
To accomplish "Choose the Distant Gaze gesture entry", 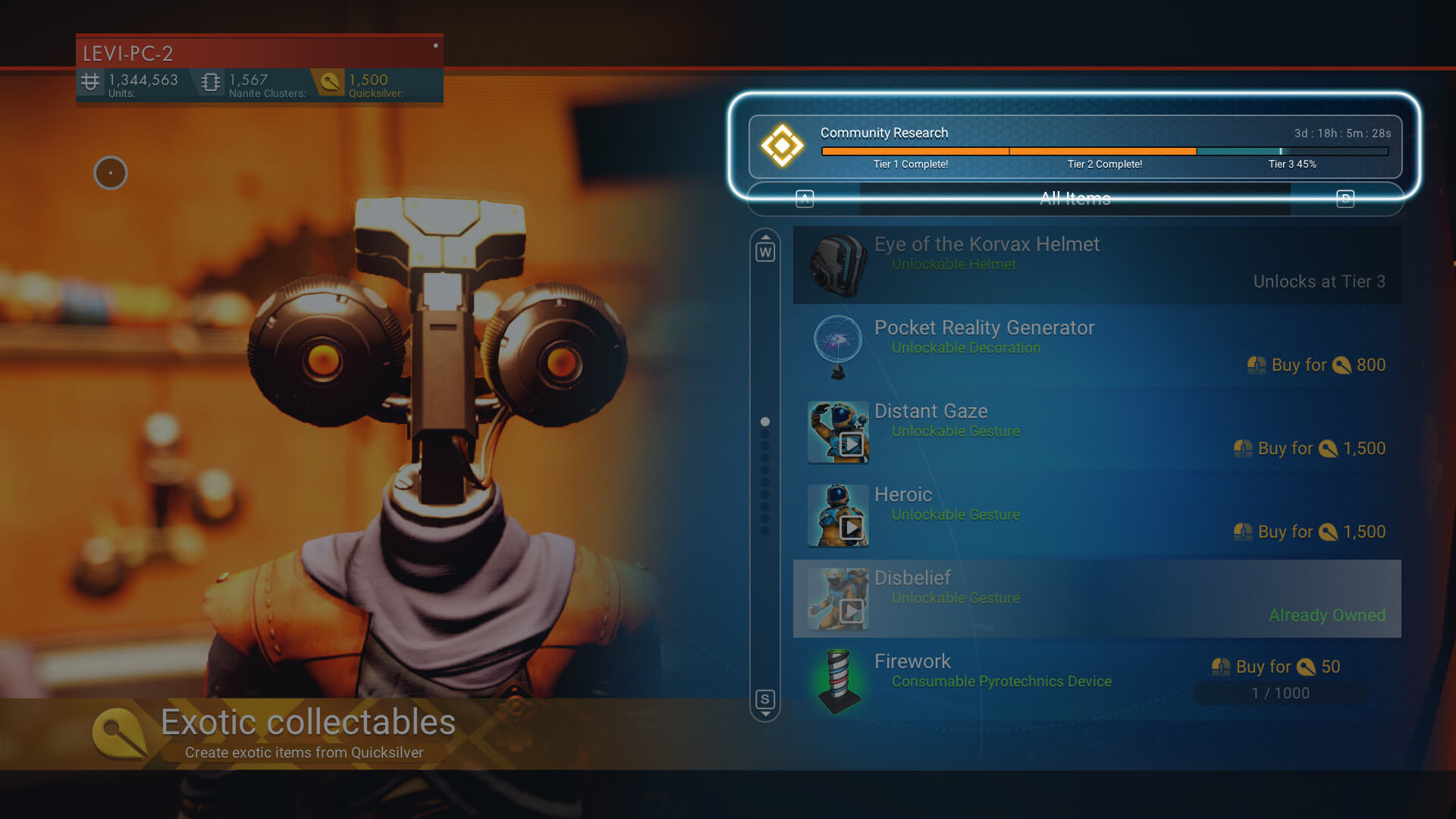I will [1097, 431].
